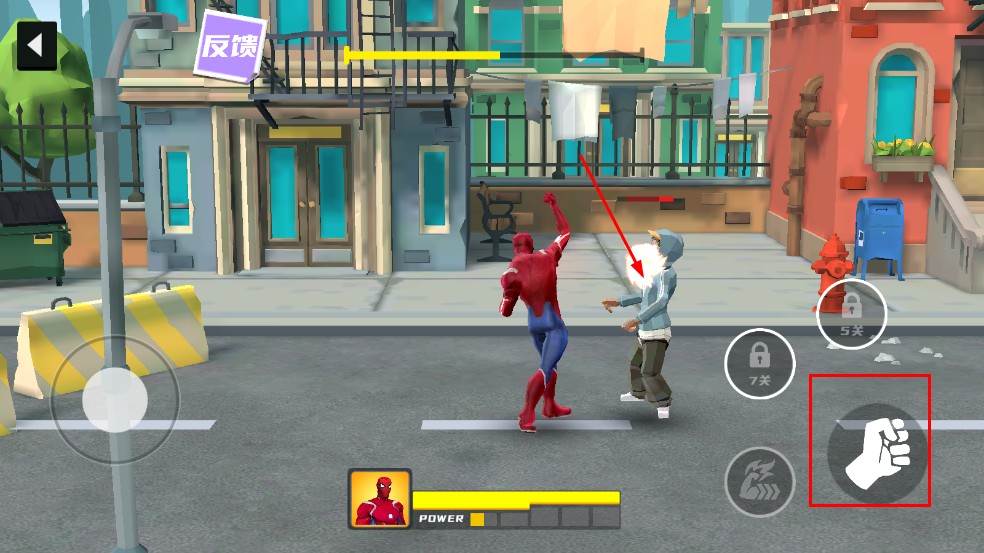The width and height of the screenshot is (984, 553).
Task: Click the back arrow button
Action: click(36, 47)
